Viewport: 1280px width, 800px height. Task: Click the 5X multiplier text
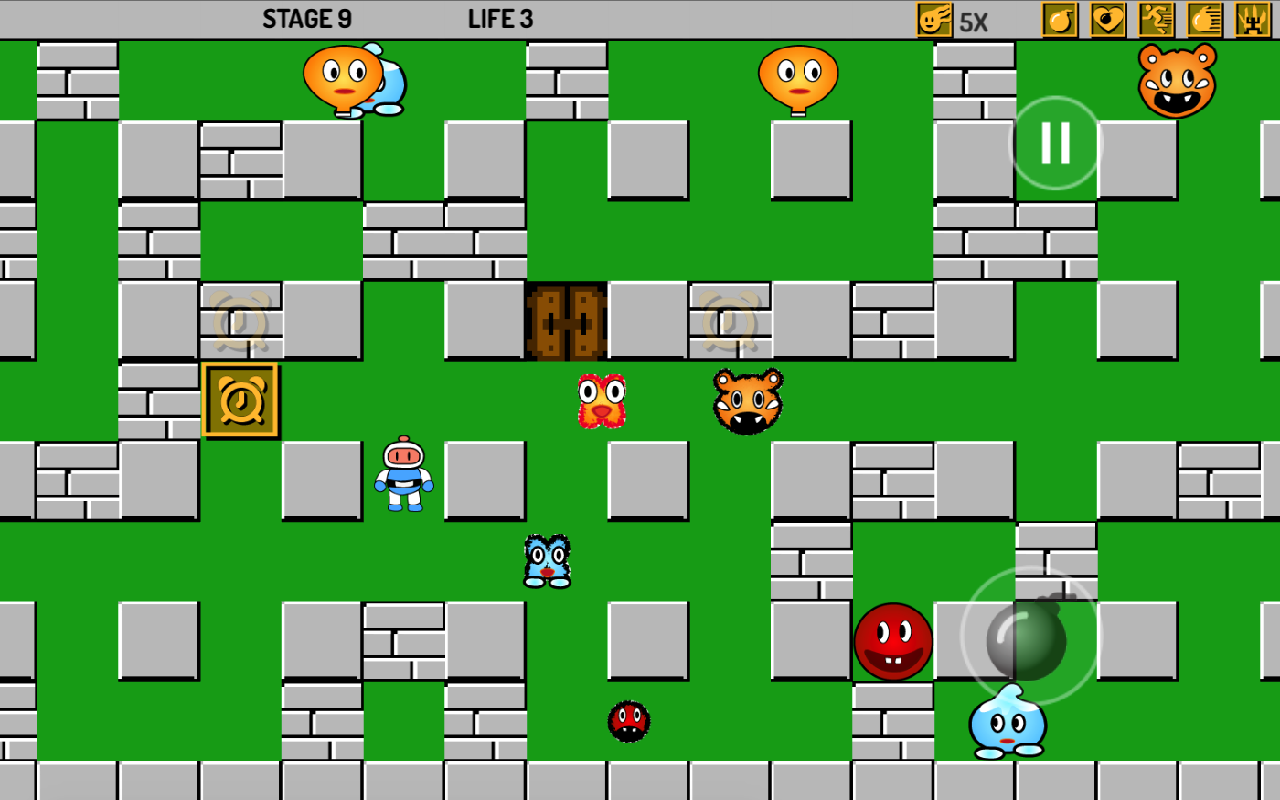point(973,18)
